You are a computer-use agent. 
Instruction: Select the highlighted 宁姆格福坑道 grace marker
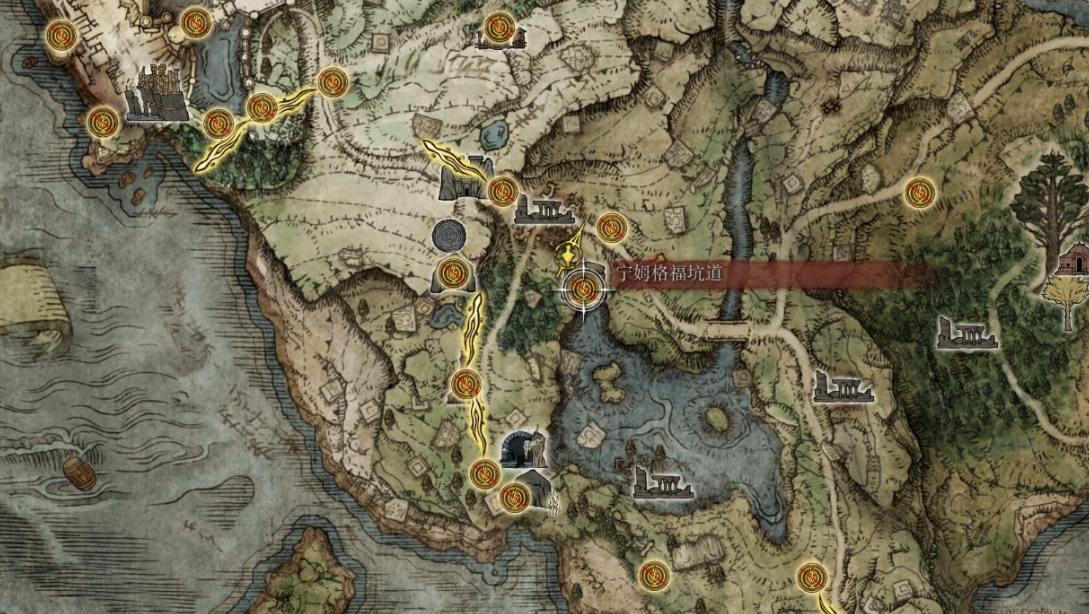coord(585,290)
